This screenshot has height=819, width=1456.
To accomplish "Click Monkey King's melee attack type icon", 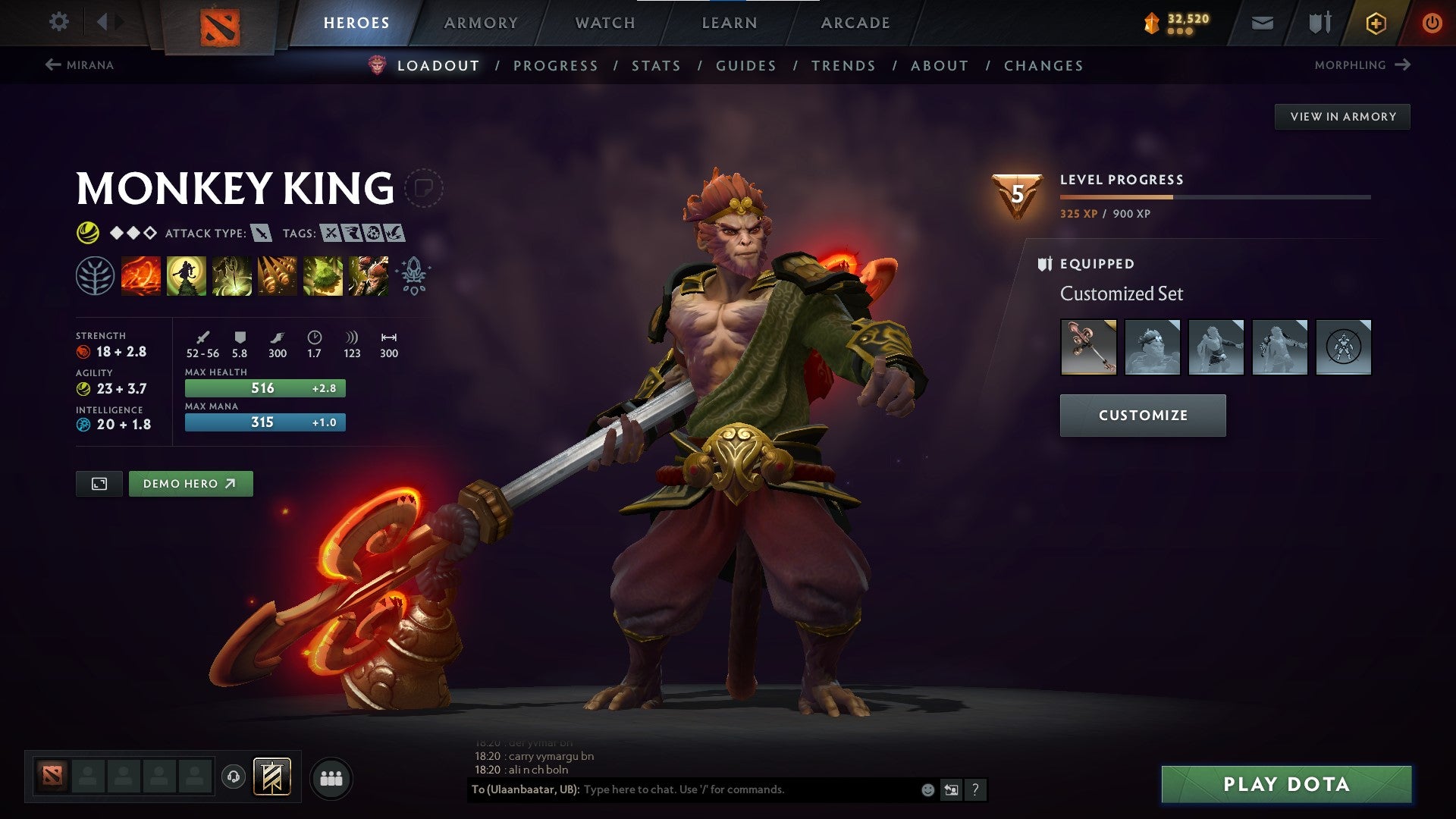I will (261, 233).
